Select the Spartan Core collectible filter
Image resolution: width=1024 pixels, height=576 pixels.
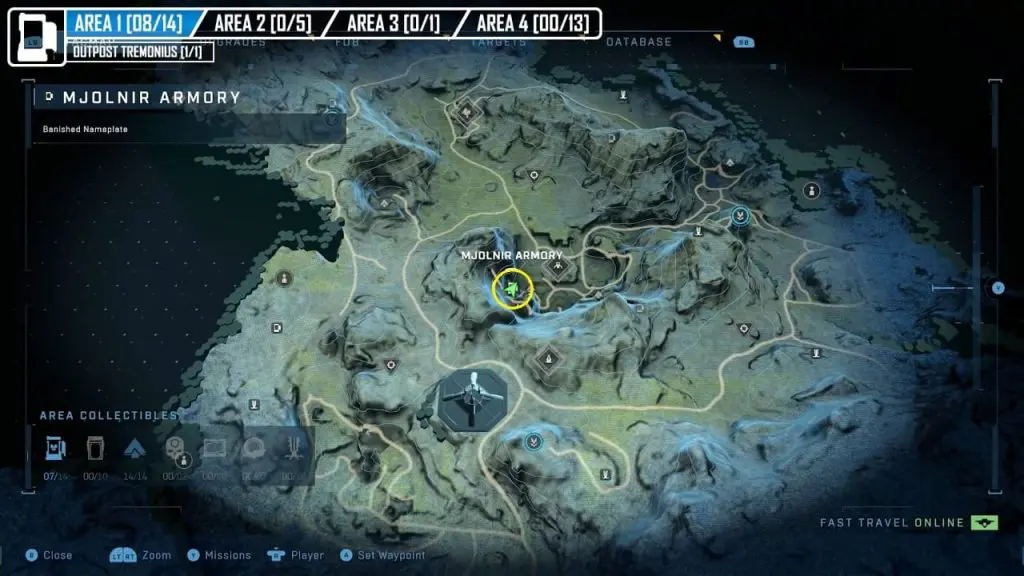pyautogui.click(x=135, y=449)
